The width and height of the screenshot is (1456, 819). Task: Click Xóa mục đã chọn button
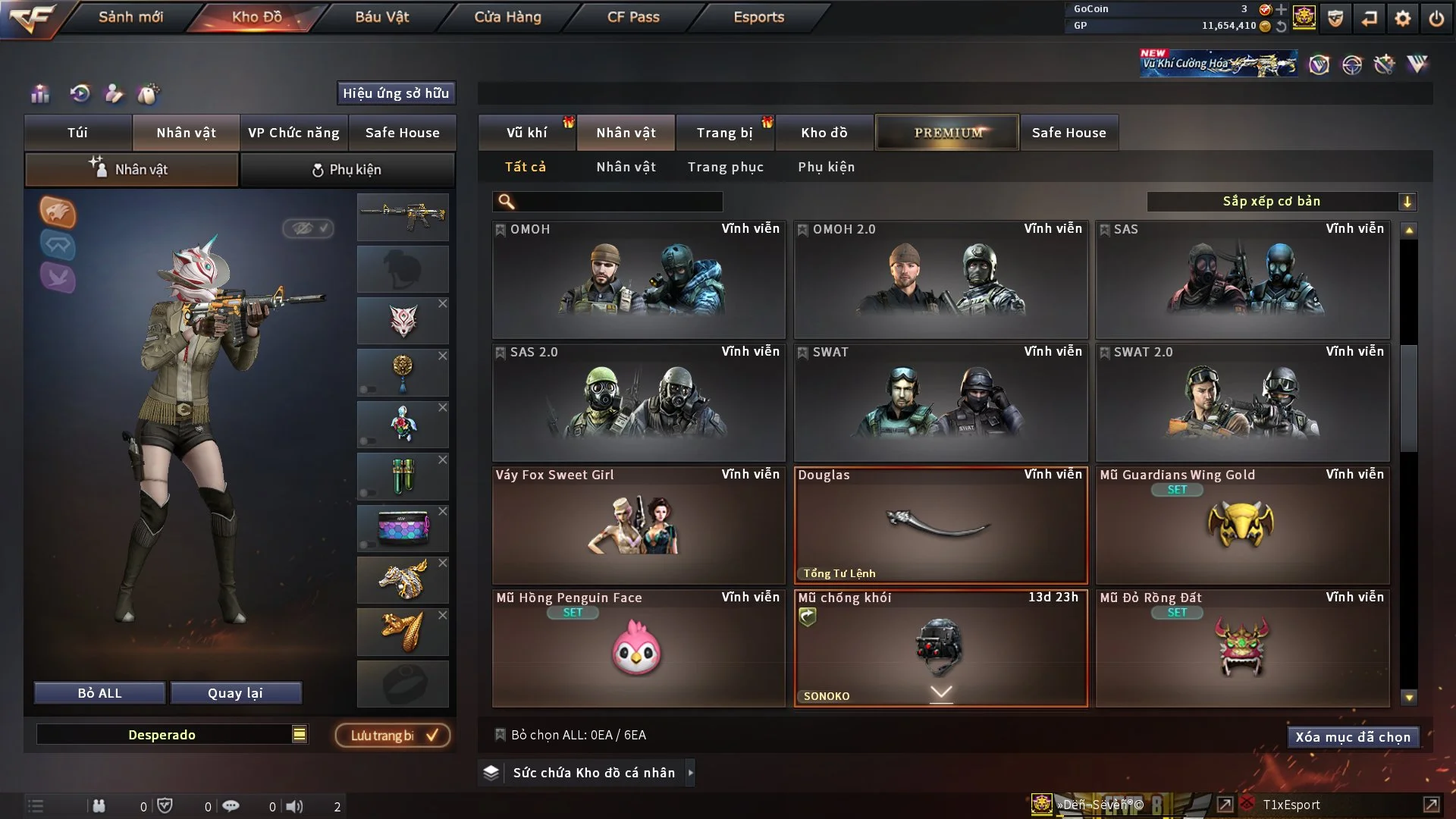tap(1352, 737)
